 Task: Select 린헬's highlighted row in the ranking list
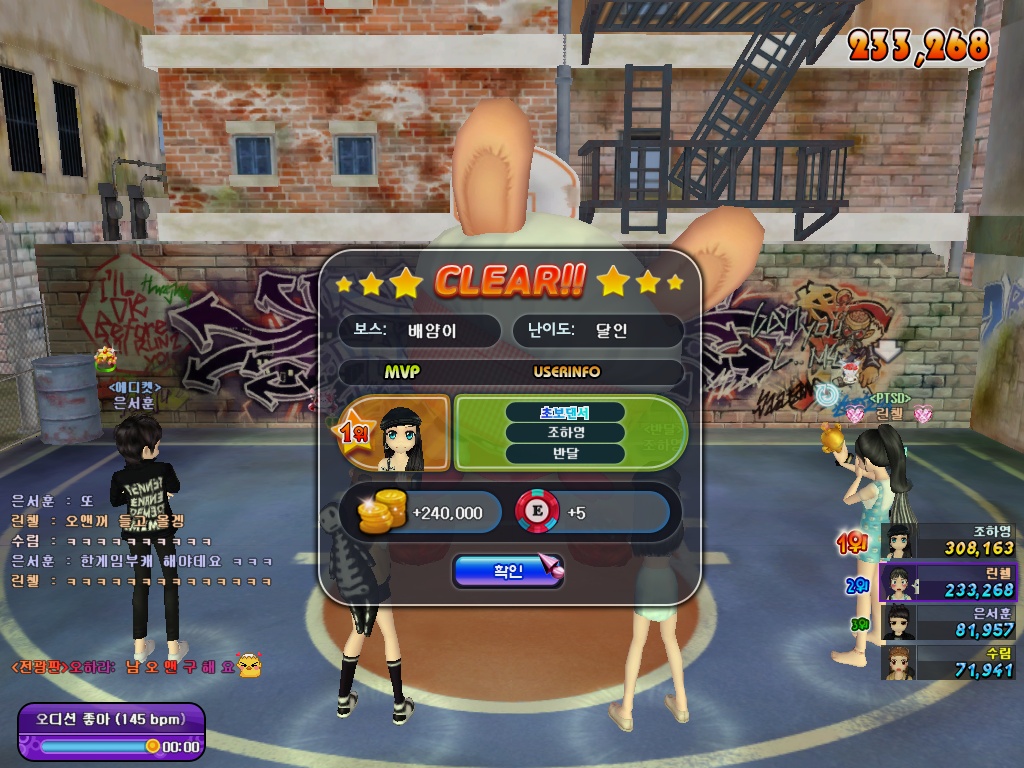coord(948,582)
